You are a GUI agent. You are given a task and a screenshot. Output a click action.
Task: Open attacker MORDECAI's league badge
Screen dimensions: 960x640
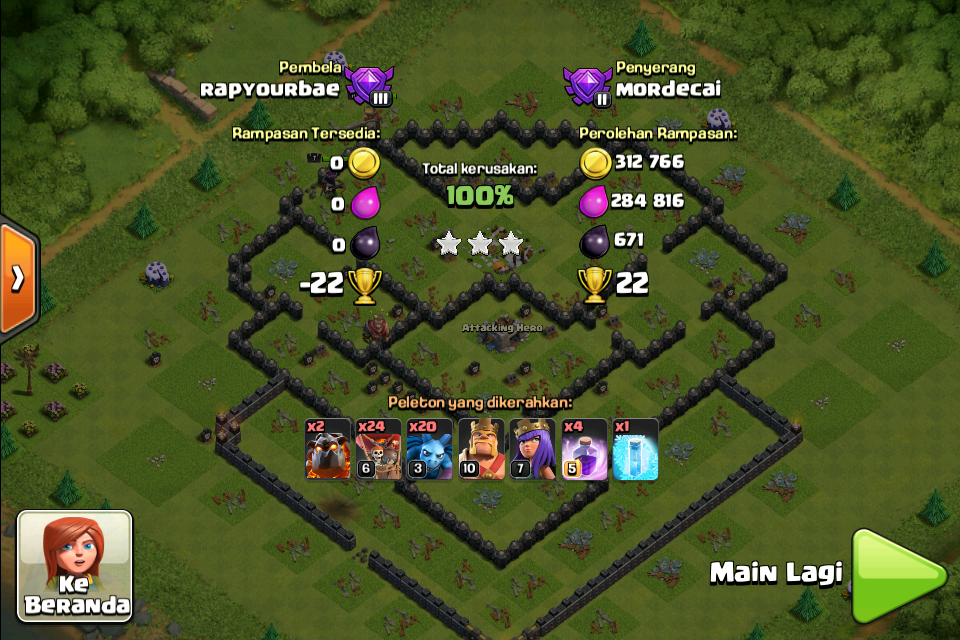click(587, 88)
